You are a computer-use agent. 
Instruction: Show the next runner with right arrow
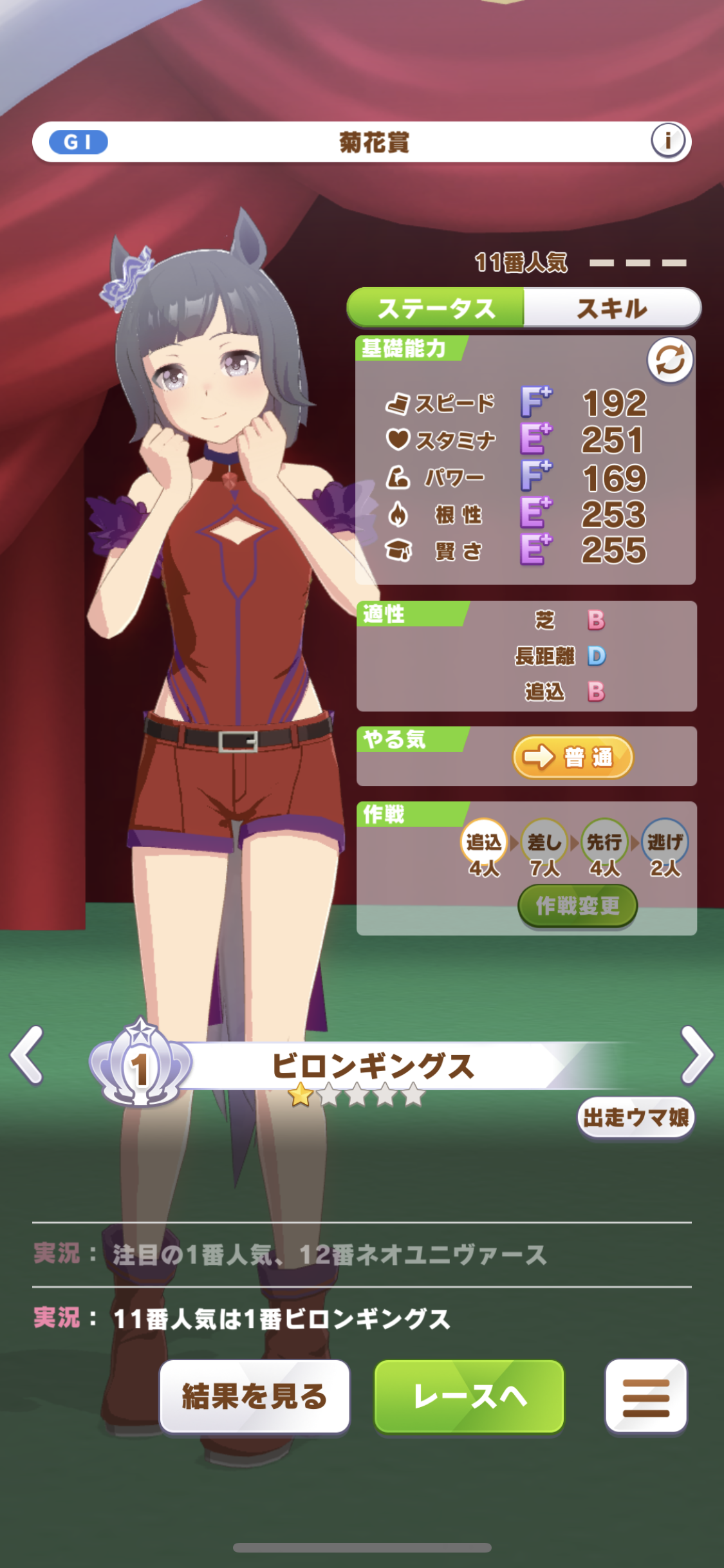click(x=697, y=1055)
